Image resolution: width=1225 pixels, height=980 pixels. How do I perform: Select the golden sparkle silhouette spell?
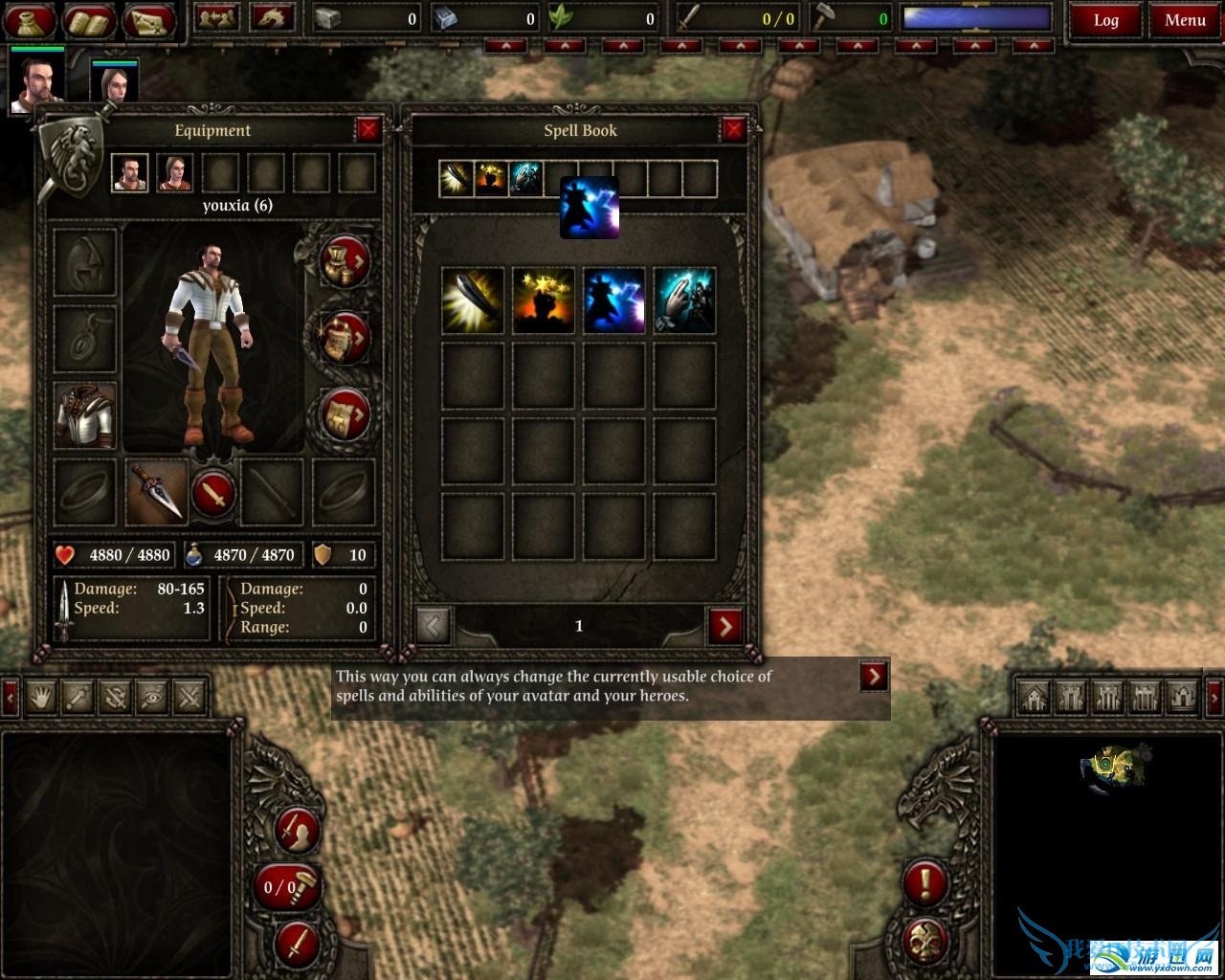click(x=544, y=301)
